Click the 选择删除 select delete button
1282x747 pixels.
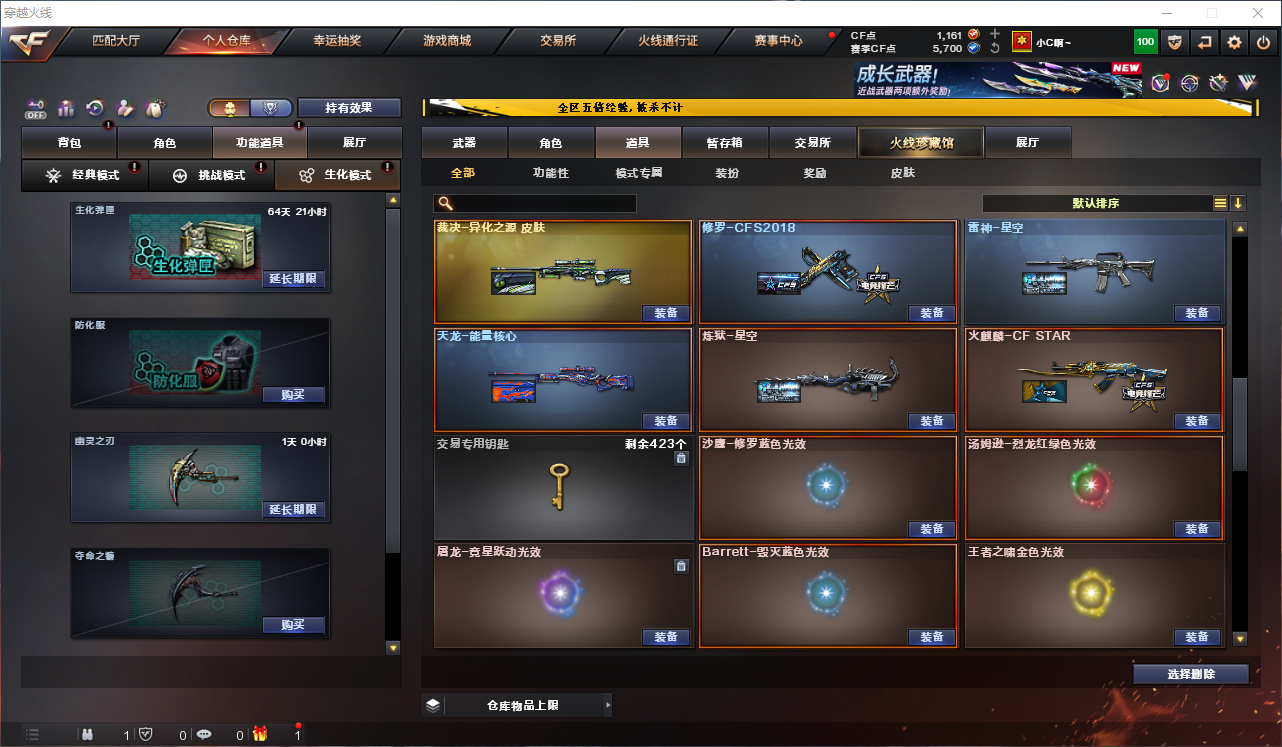coord(1190,674)
